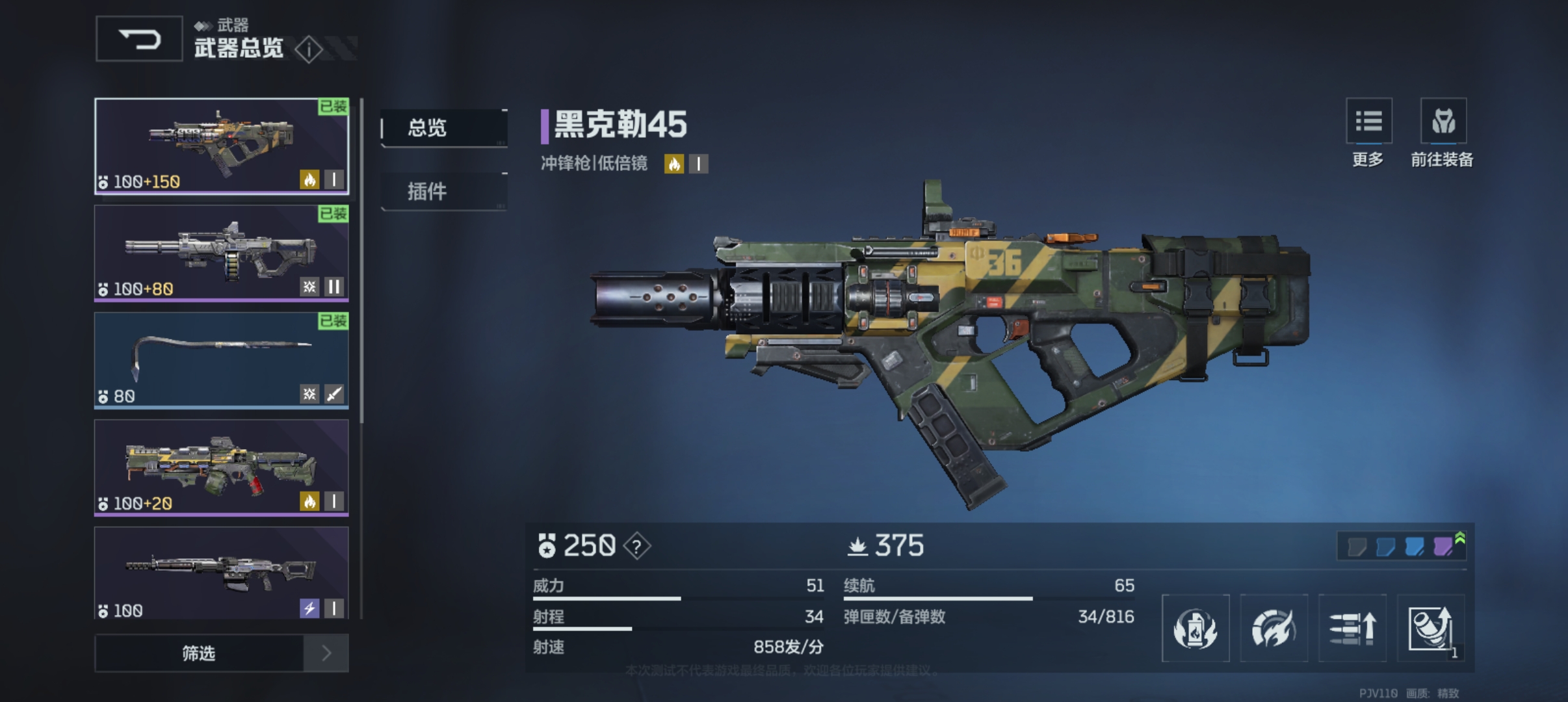This screenshot has height=702, width=1568.
Task: Go back with the return arrow button
Action: pos(139,40)
